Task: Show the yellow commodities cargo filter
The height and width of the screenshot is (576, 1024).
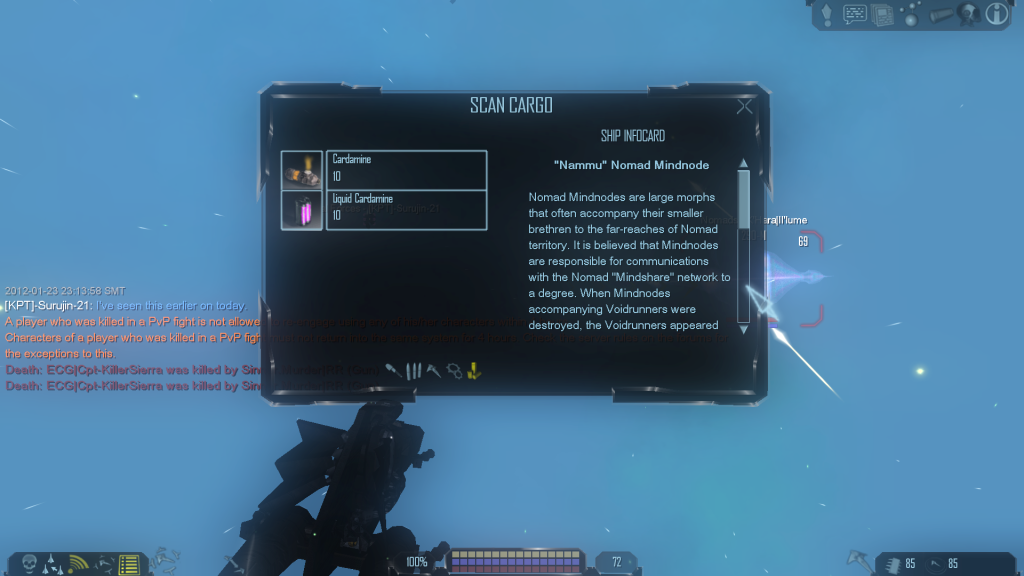Action: point(475,371)
